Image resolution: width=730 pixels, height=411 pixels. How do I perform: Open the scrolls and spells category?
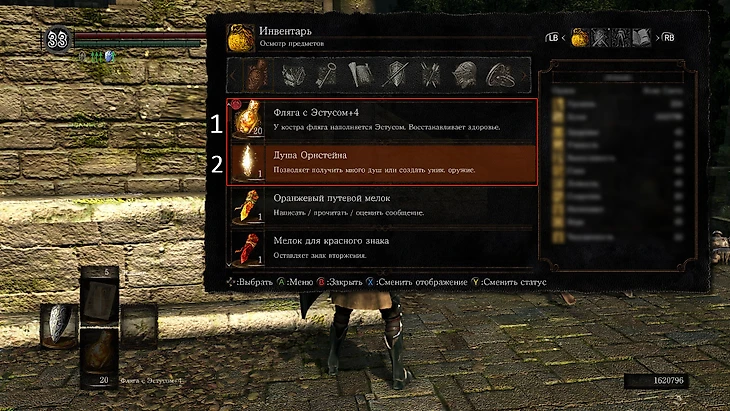(360, 75)
